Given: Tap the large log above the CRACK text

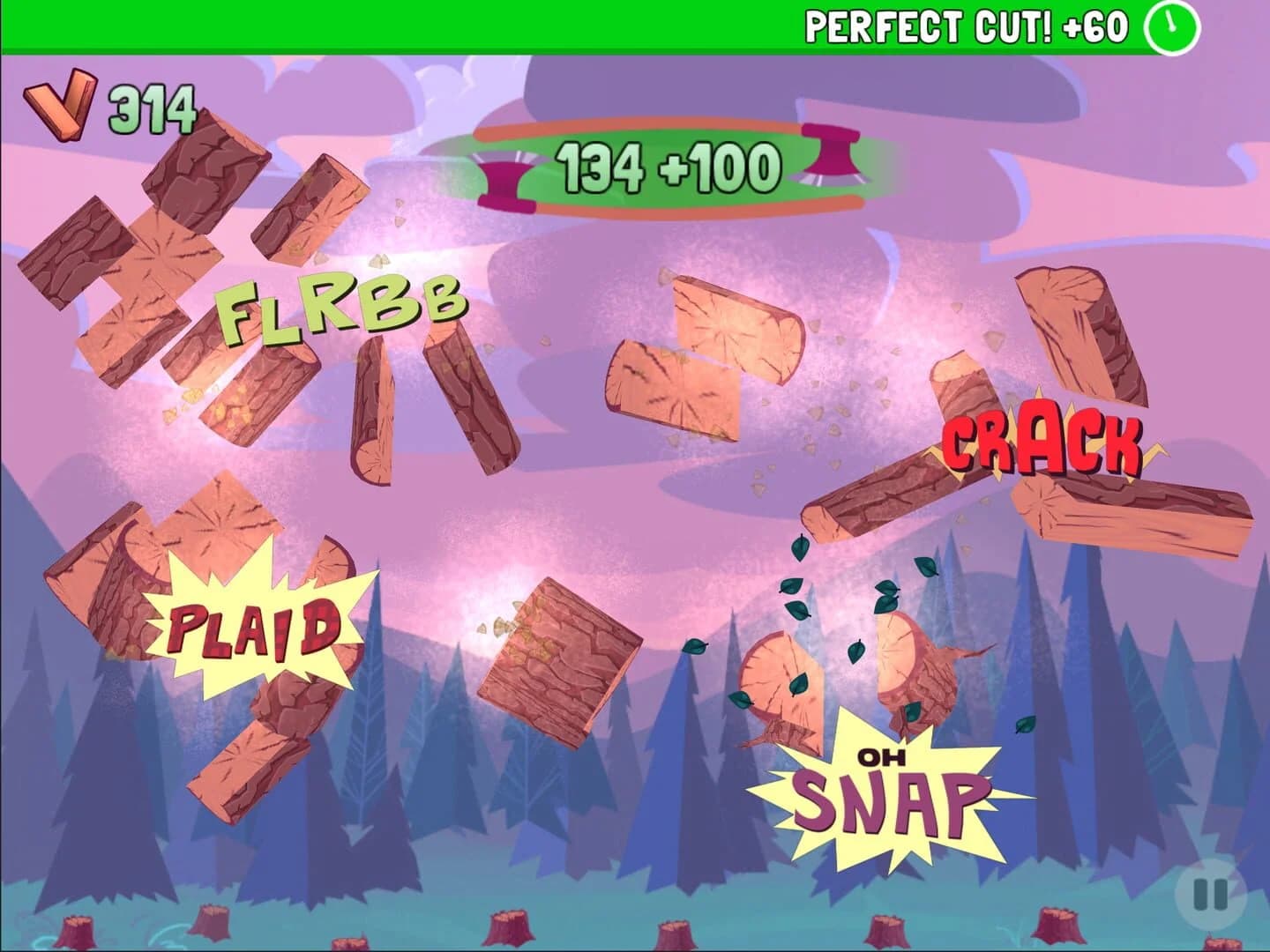Looking at the screenshot, I should click(x=1076, y=326).
